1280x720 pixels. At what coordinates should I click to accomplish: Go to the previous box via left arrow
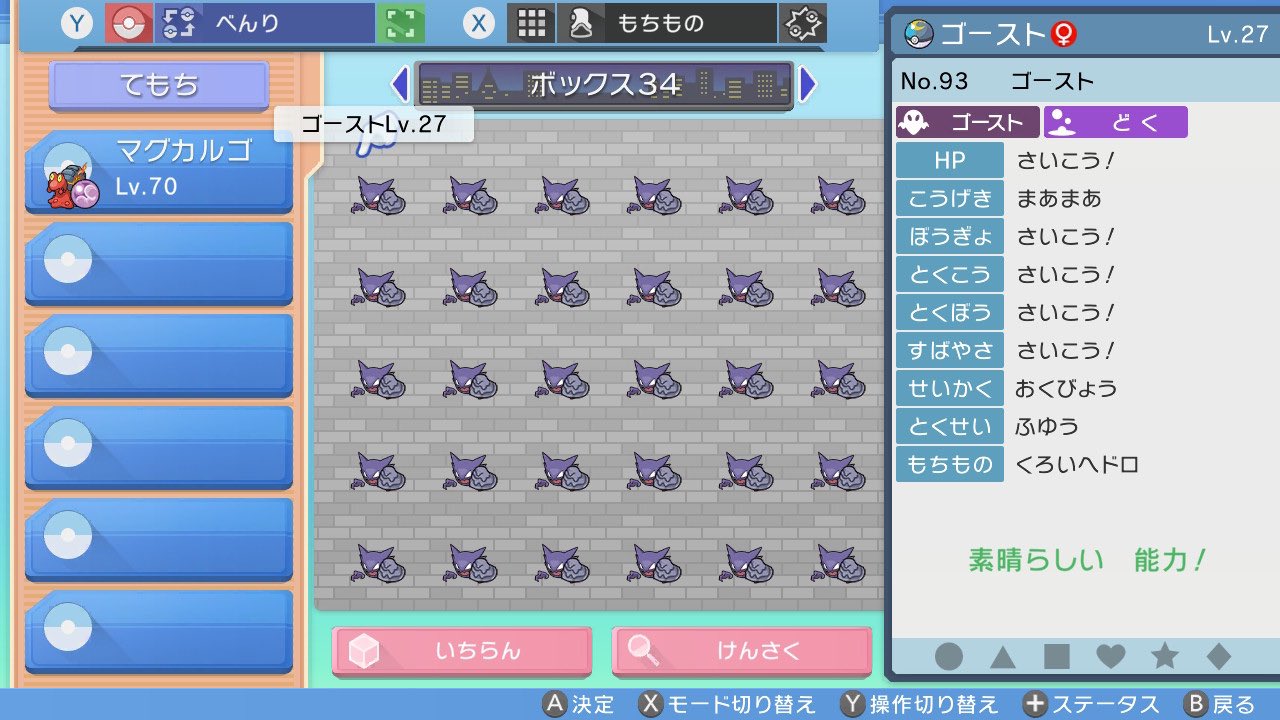pyautogui.click(x=400, y=85)
